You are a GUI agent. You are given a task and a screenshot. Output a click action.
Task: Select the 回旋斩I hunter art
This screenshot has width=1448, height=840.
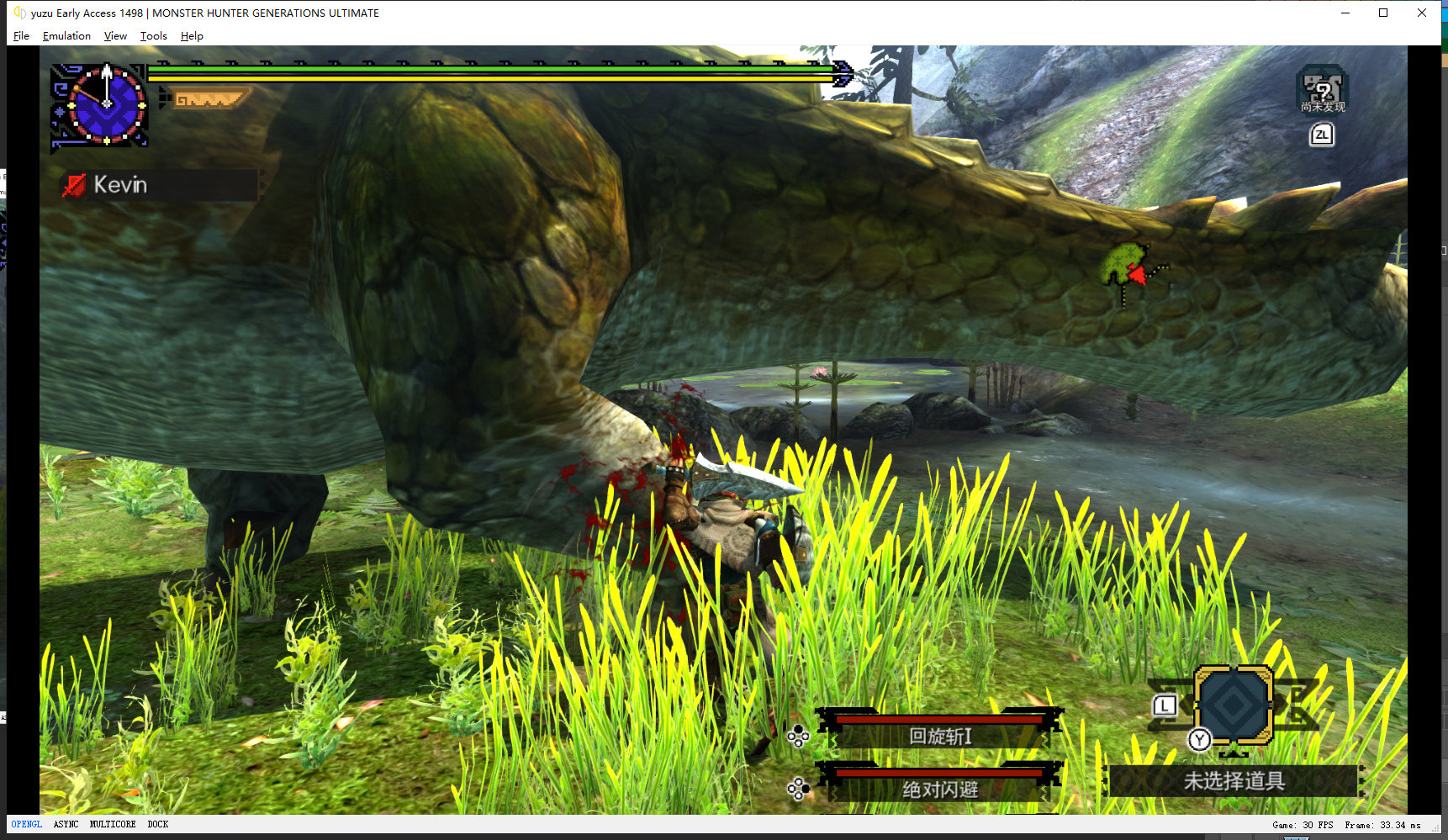(940, 736)
